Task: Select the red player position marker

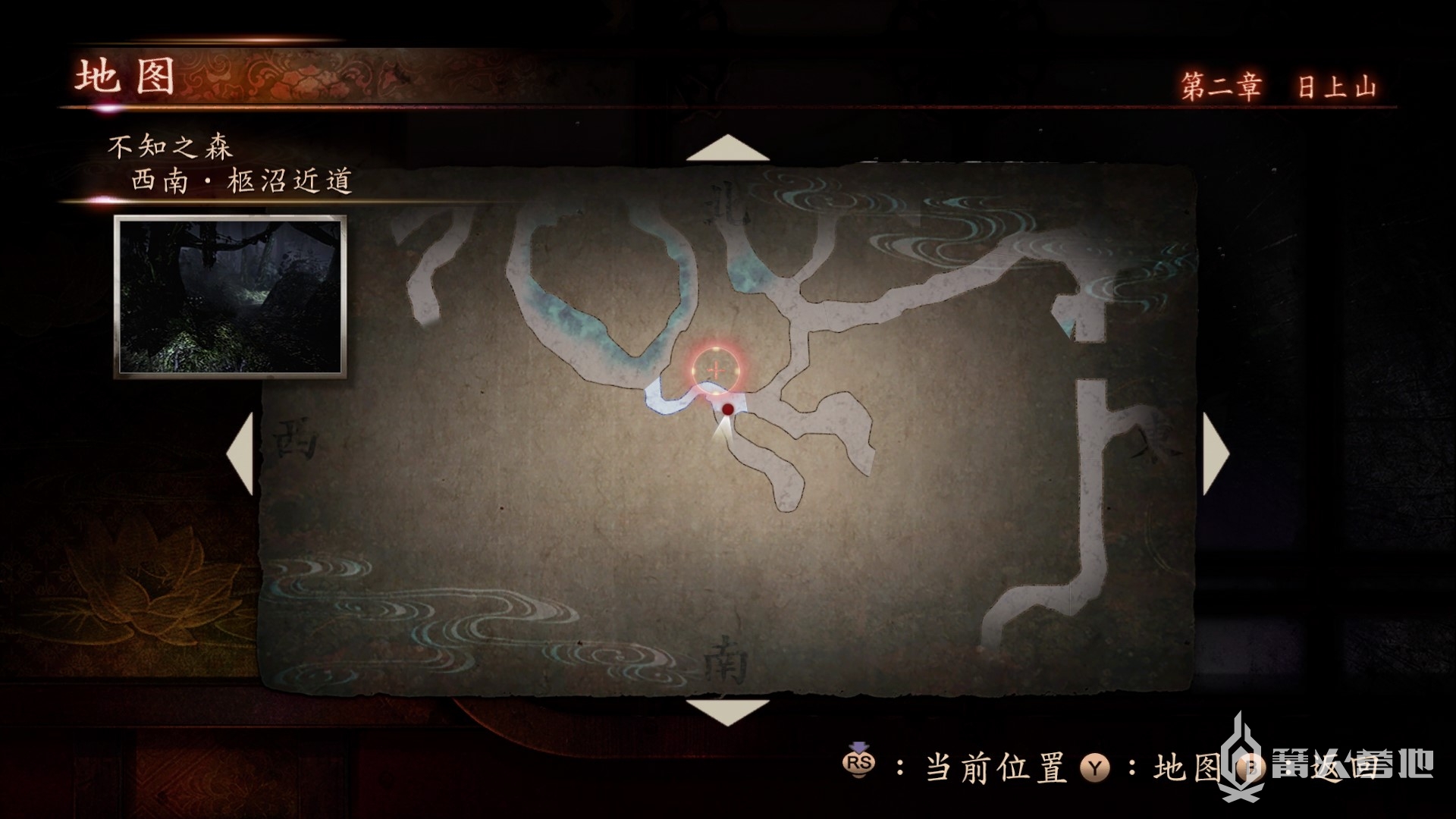Action: click(728, 409)
